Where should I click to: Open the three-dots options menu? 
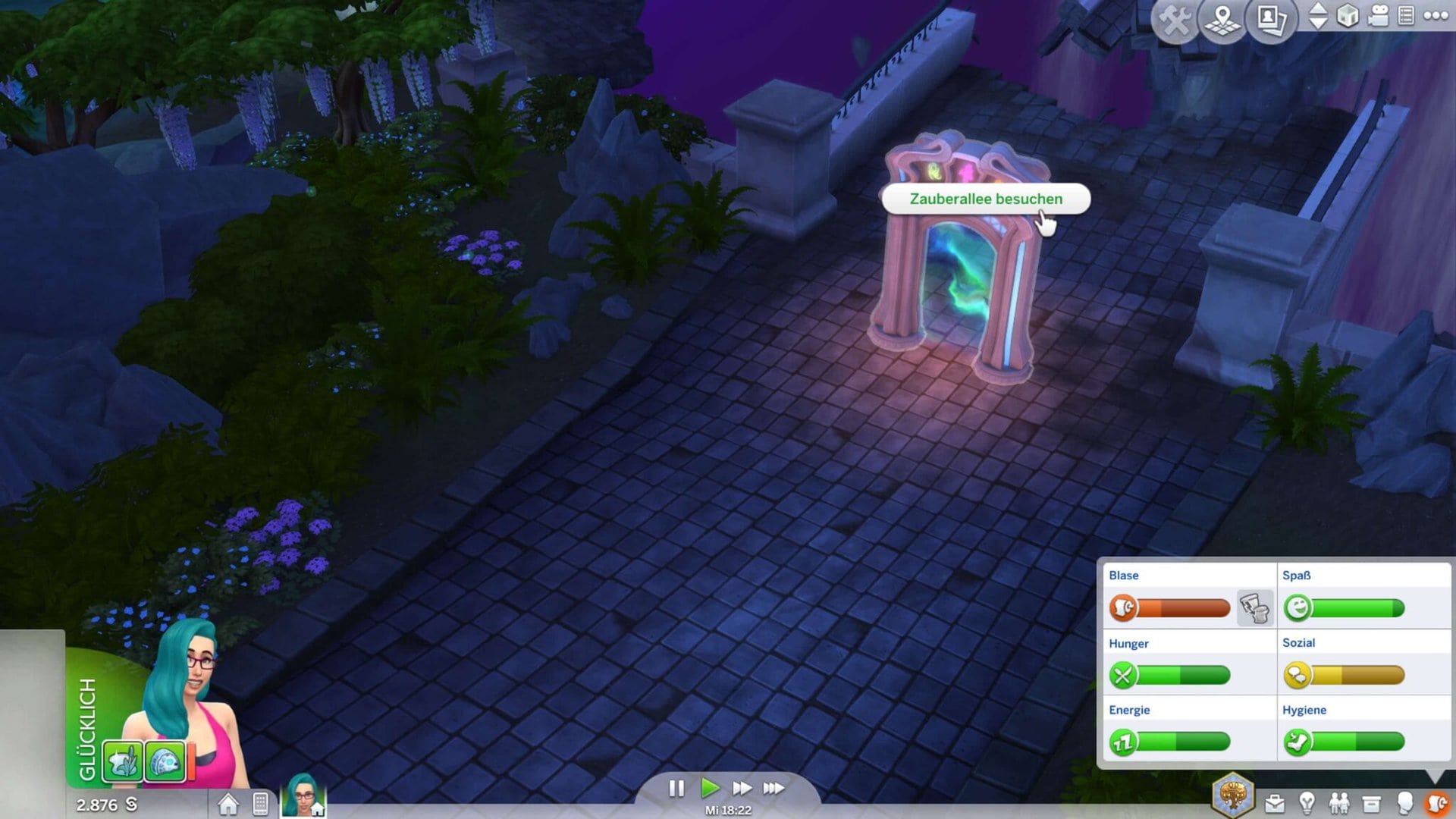click(1436, 16)
